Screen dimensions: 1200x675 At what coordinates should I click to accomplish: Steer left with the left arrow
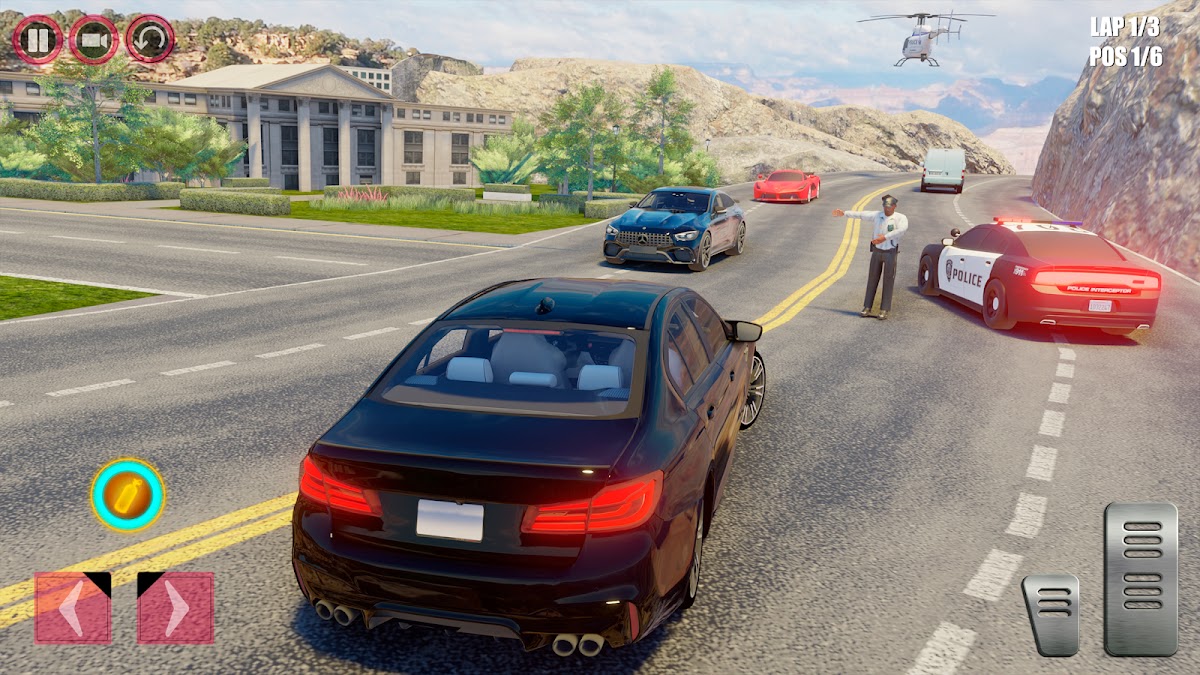(73, 607)
